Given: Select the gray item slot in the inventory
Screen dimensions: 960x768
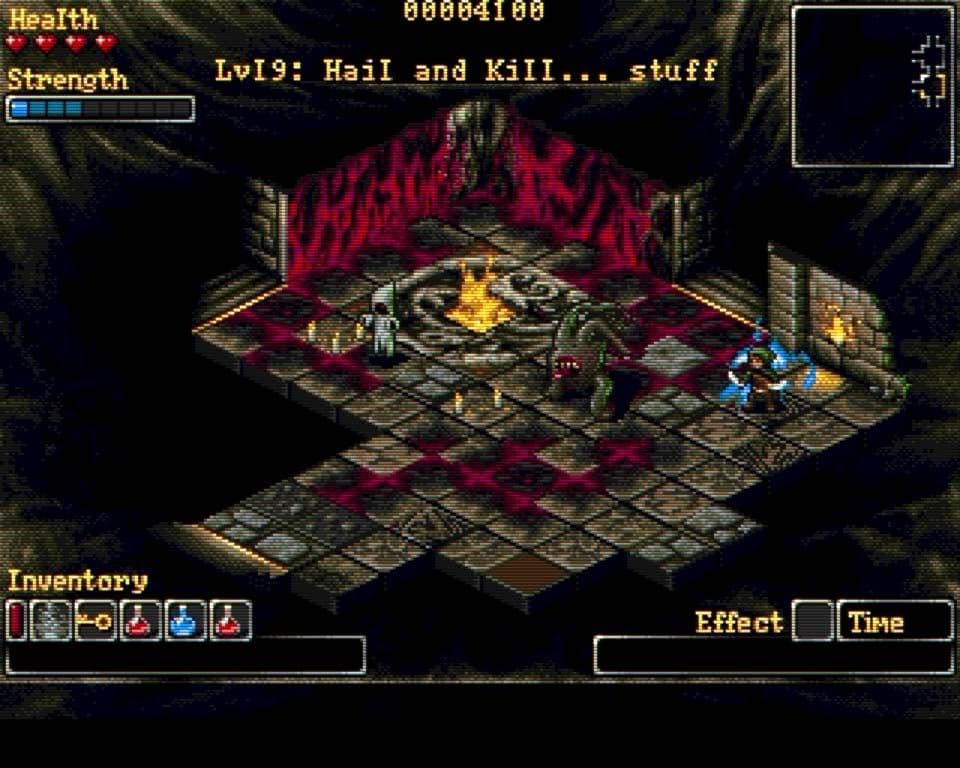Looking at the screenshot, I should point(51,621).
